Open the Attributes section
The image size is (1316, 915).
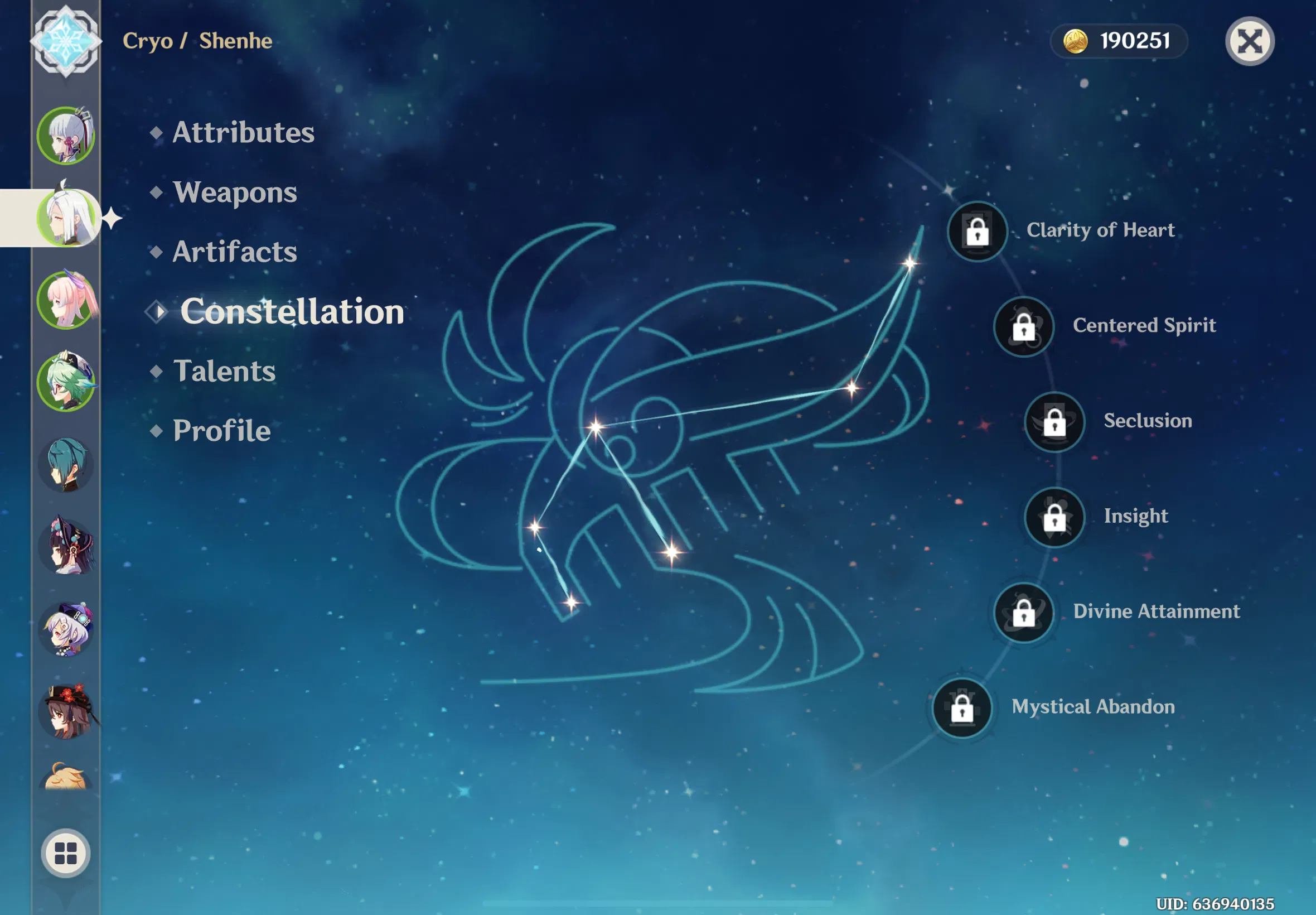243,132
